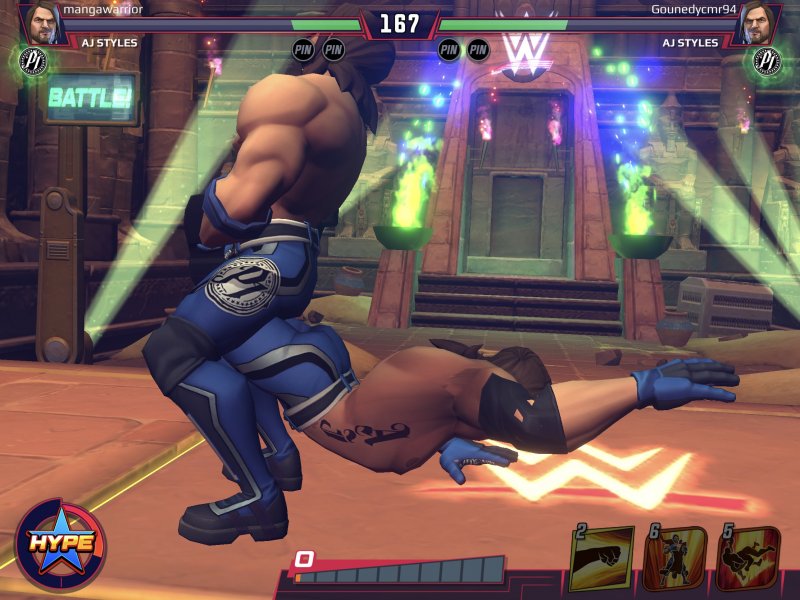Use the cost-2 fist punch move
800x600 pixels.
tap(602, 558)
